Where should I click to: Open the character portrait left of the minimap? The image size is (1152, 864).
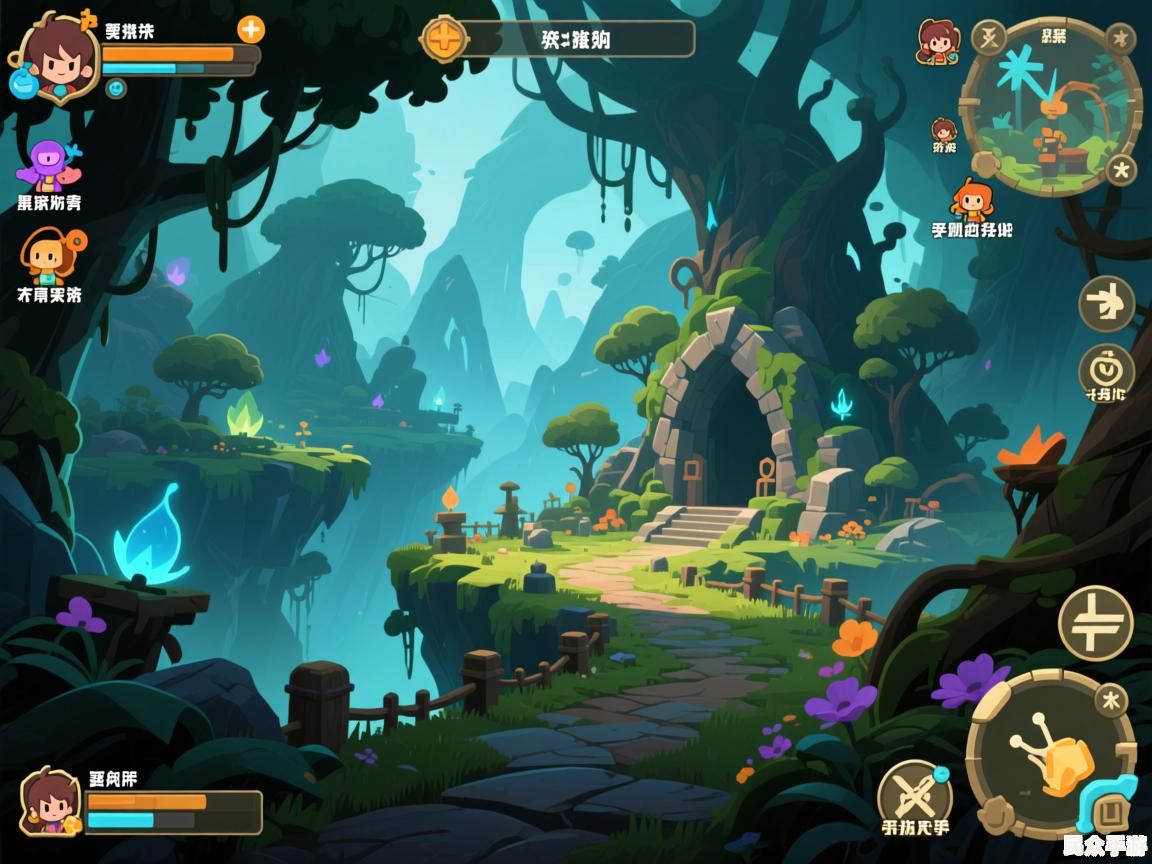(x=937, y=42)
